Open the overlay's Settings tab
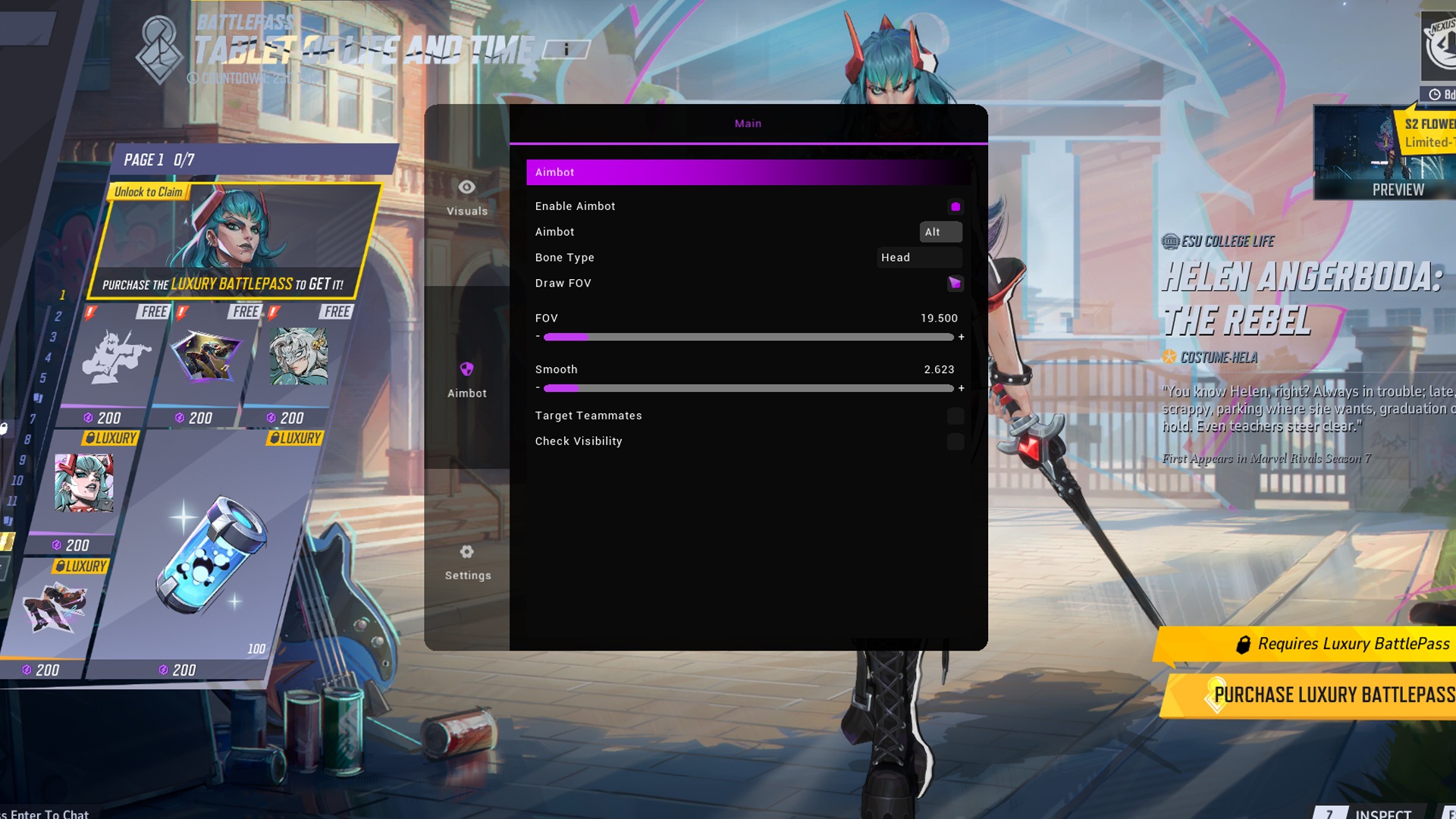Image resolution: width=1456 pixels, height=819 pixels. point(467,561)
